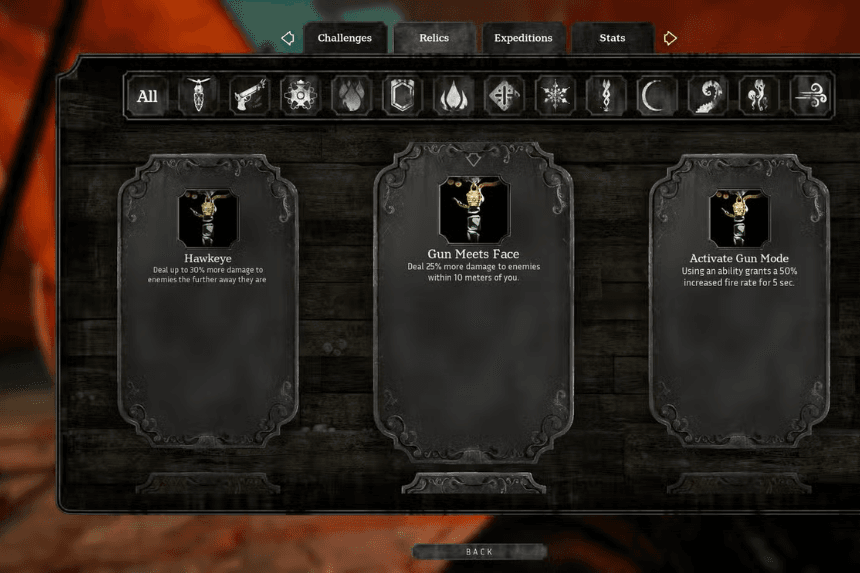The width and height of the screenshot is (860, 573).
Task: Choose the flame icon relic filter
Action: [x=453, y=96]
